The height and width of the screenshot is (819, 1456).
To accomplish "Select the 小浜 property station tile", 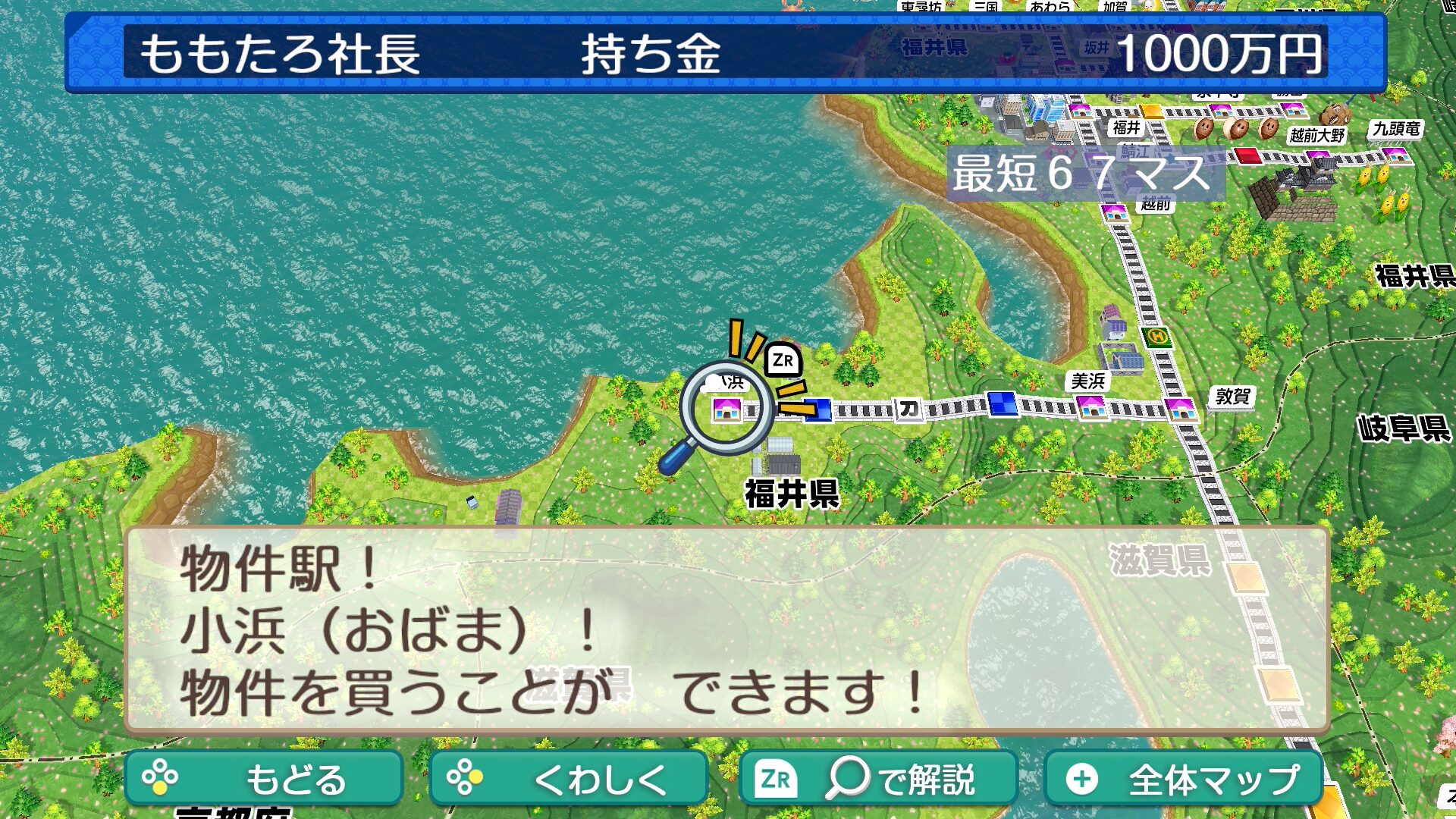I will [x=726, y=409].
